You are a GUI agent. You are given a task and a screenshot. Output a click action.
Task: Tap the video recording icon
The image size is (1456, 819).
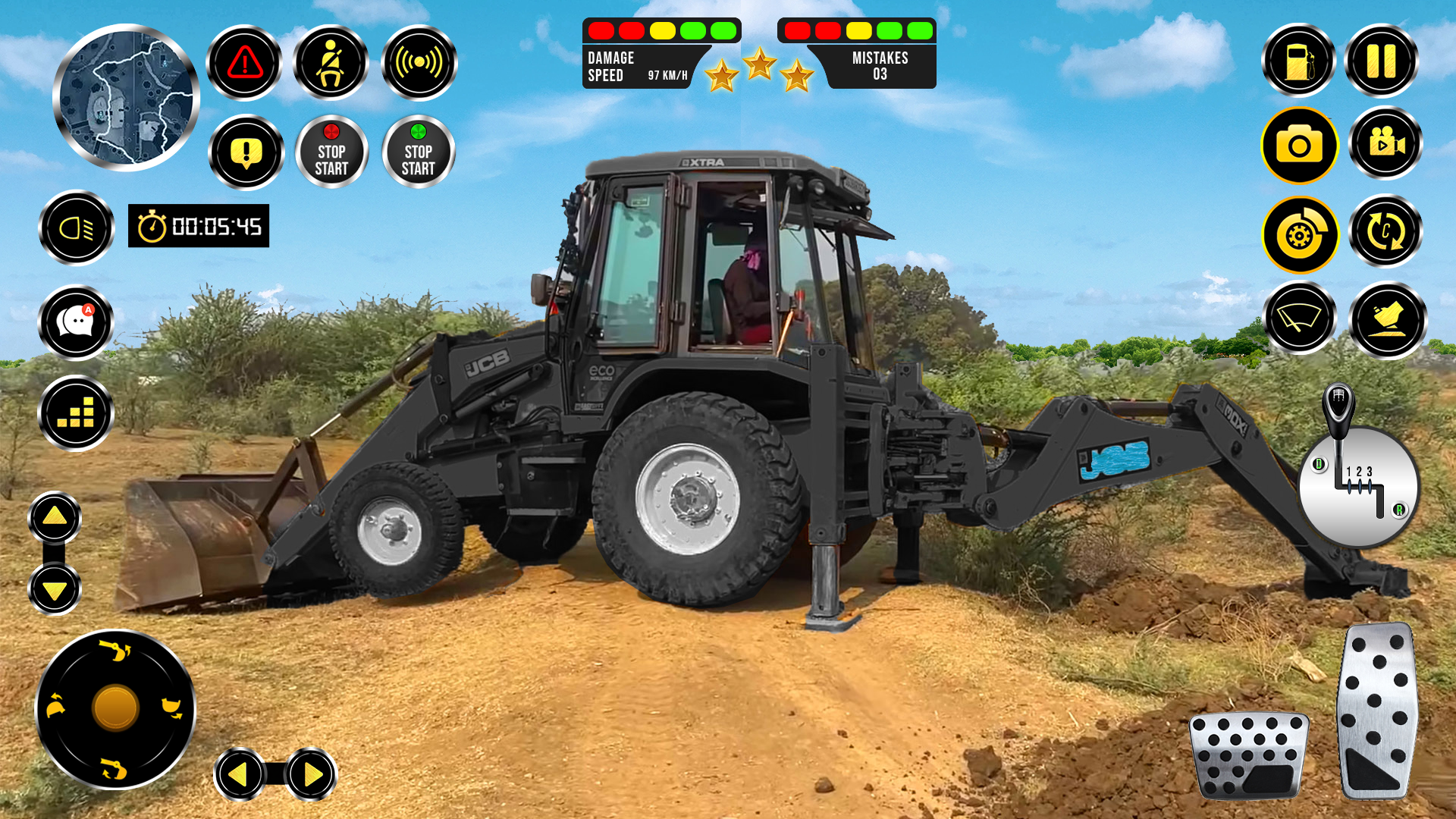[1385, 146]
